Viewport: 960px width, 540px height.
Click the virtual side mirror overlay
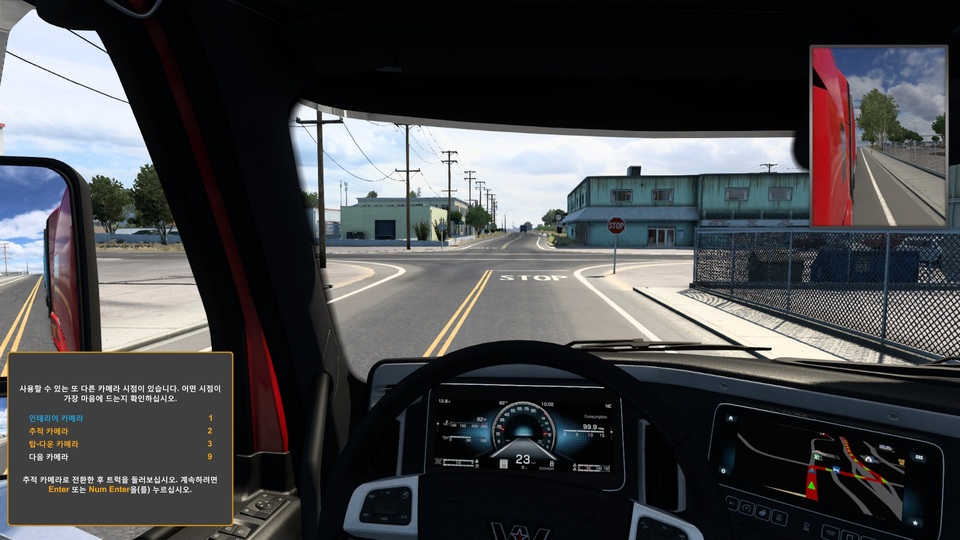point(878,136)
